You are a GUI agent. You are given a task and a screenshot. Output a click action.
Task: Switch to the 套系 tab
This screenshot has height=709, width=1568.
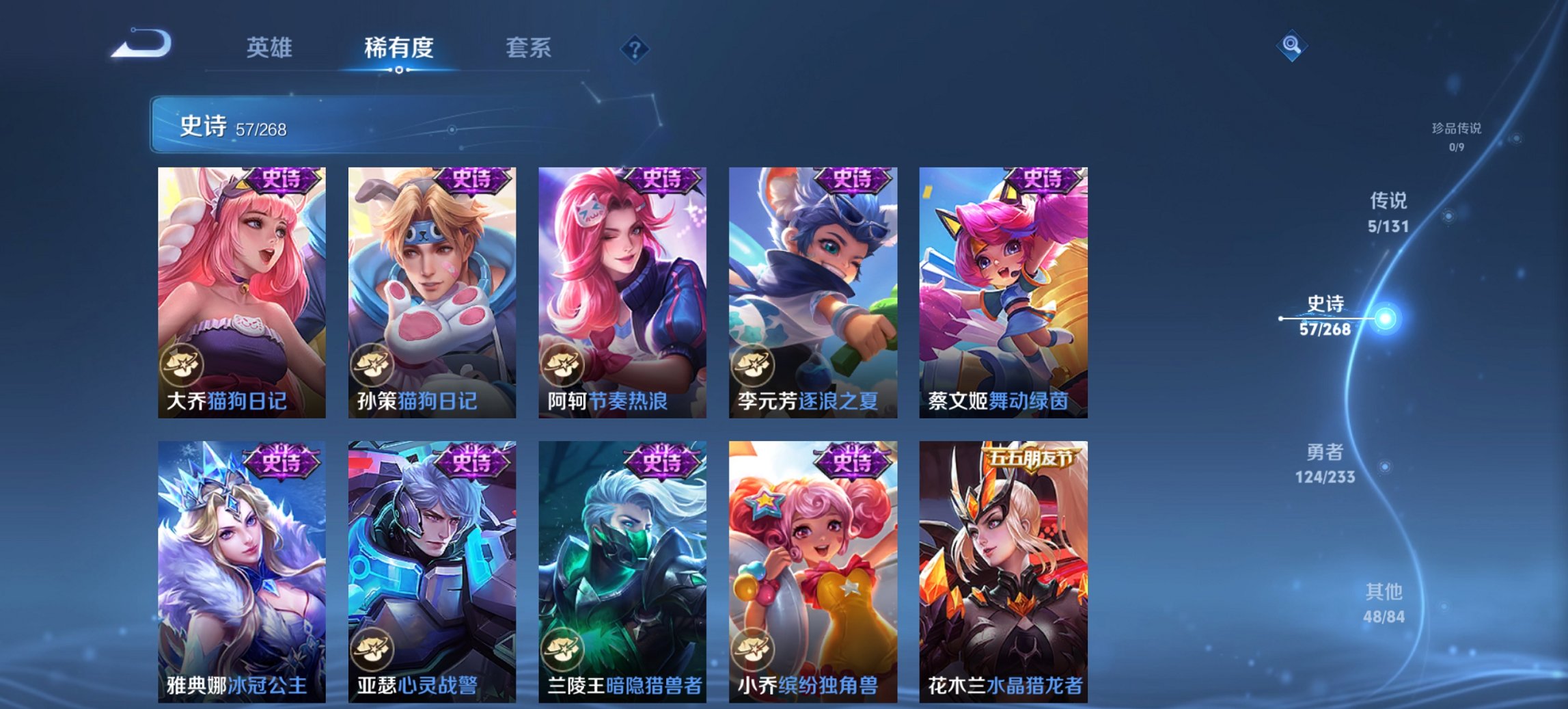click(x=529, y=49)
